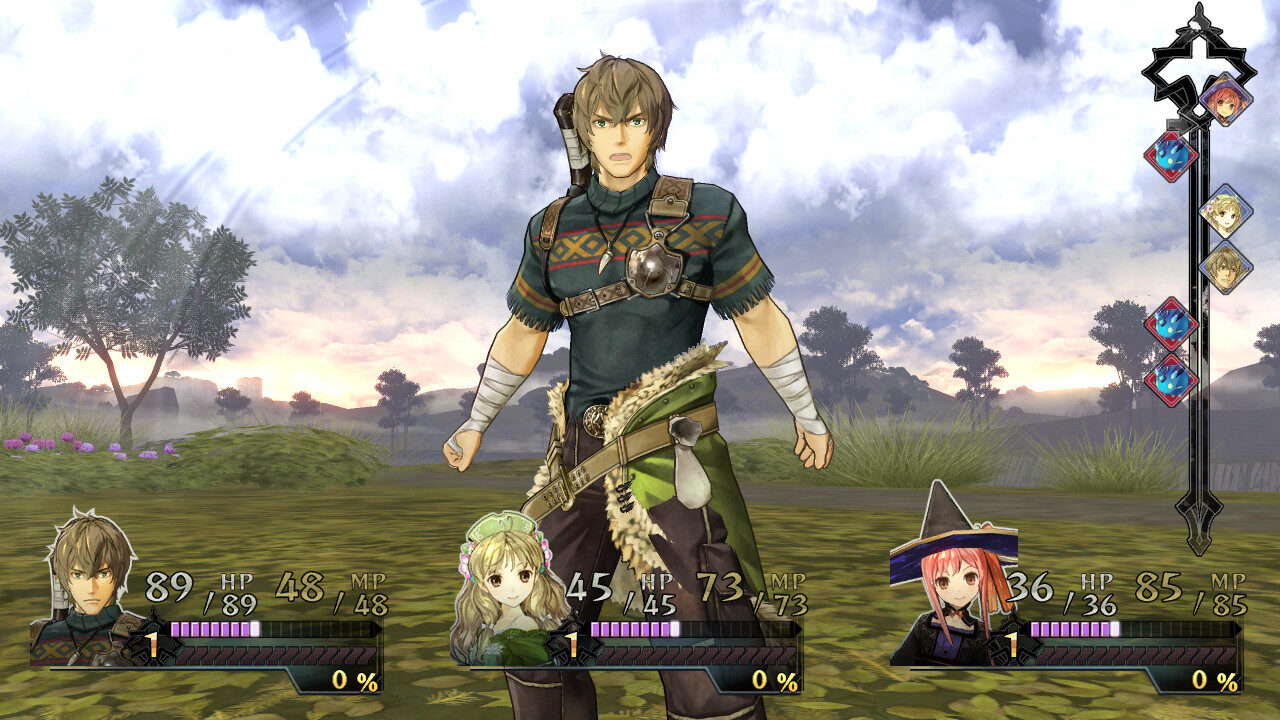Select the blonde ally's icon on the turn order bar
This screenshot has width=1280, height=720.
click(1228, 213)
